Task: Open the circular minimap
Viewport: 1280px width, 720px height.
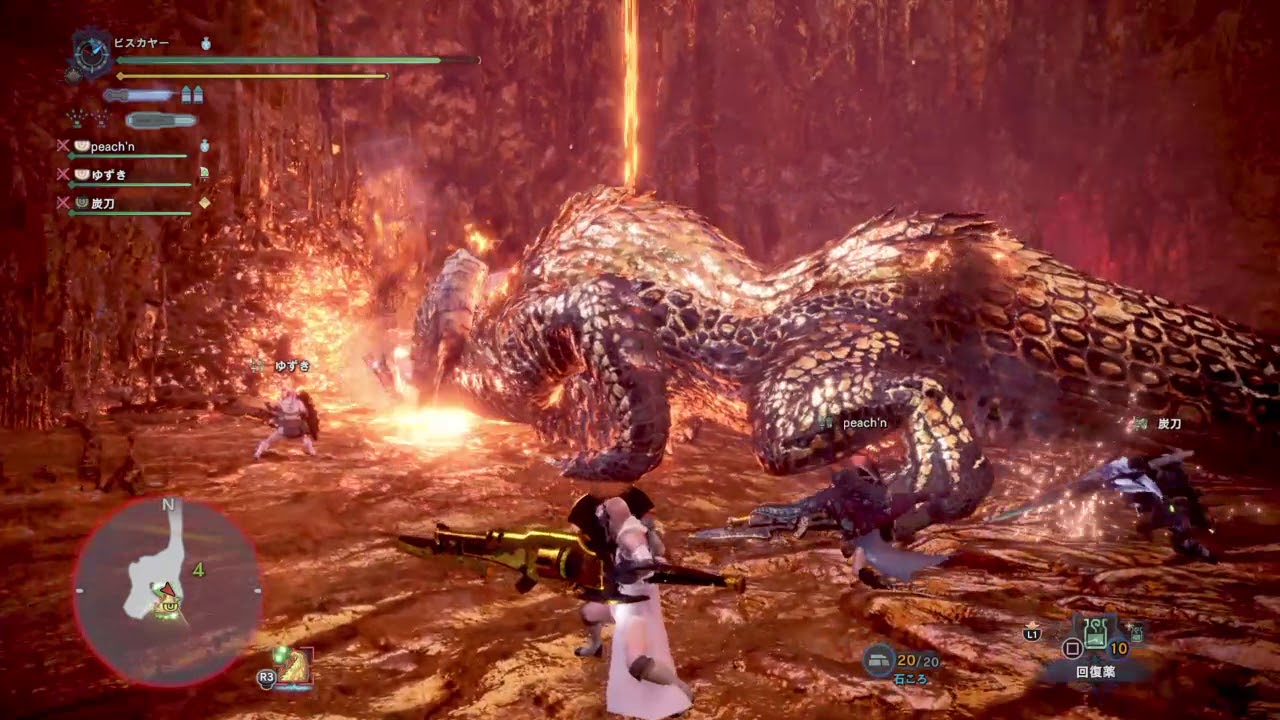Action: point(168,592)
